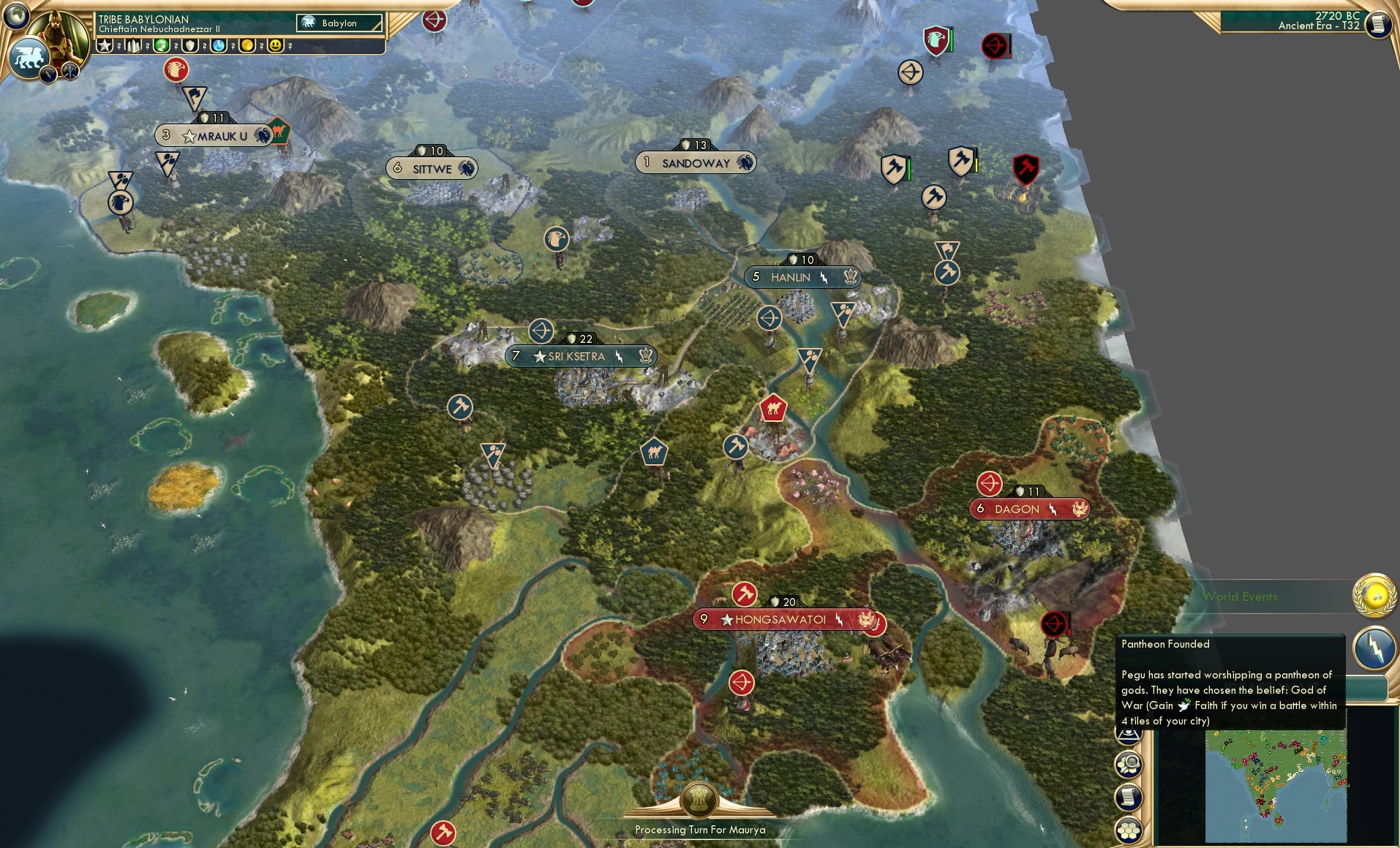Screen dimensions: 1400x848
Task: Click the happiness smiley icon on the top bar
Action: (276, 46)
